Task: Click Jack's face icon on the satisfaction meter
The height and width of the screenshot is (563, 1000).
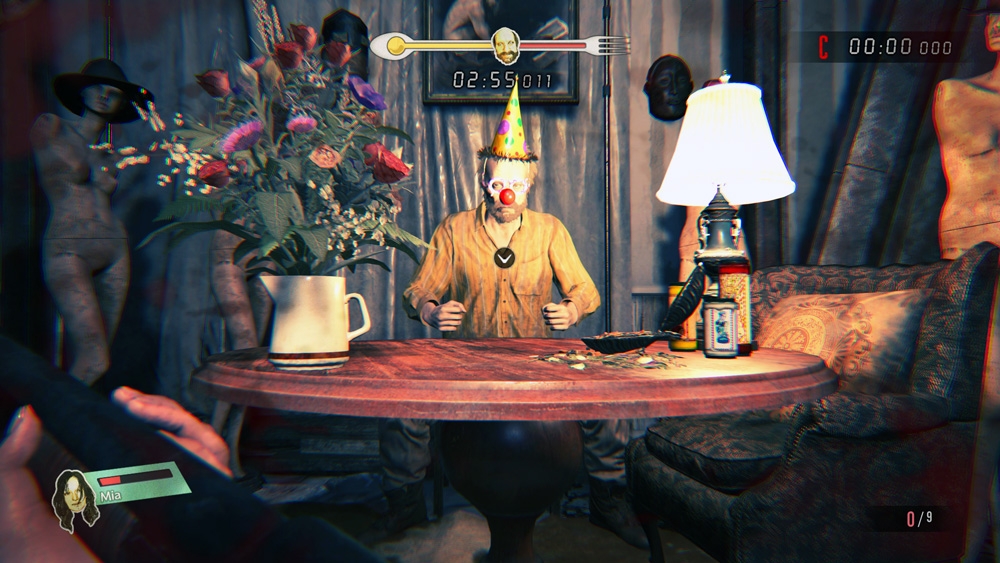Action: (x=506, y=45)
